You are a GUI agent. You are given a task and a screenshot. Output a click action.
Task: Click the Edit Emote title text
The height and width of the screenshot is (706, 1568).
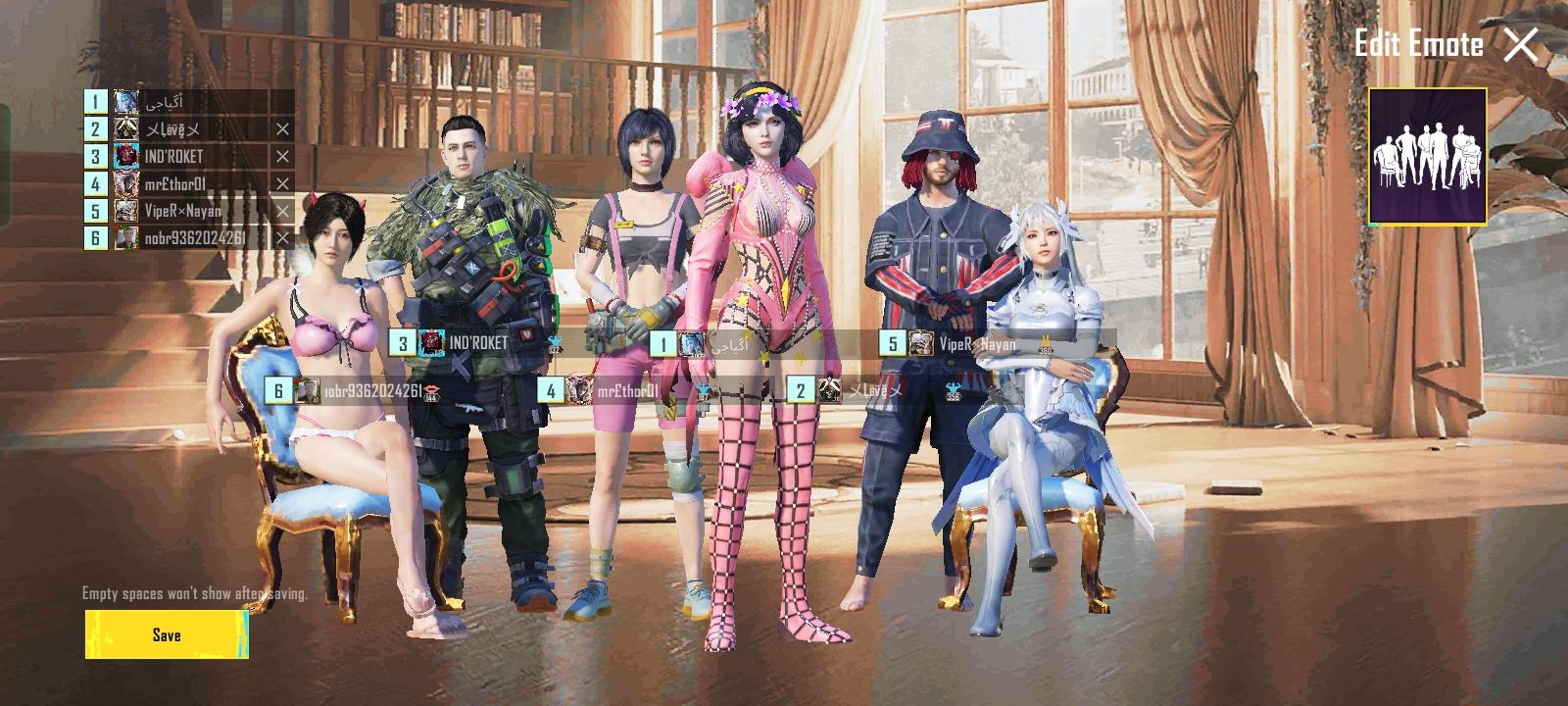tap(1420, 43)
